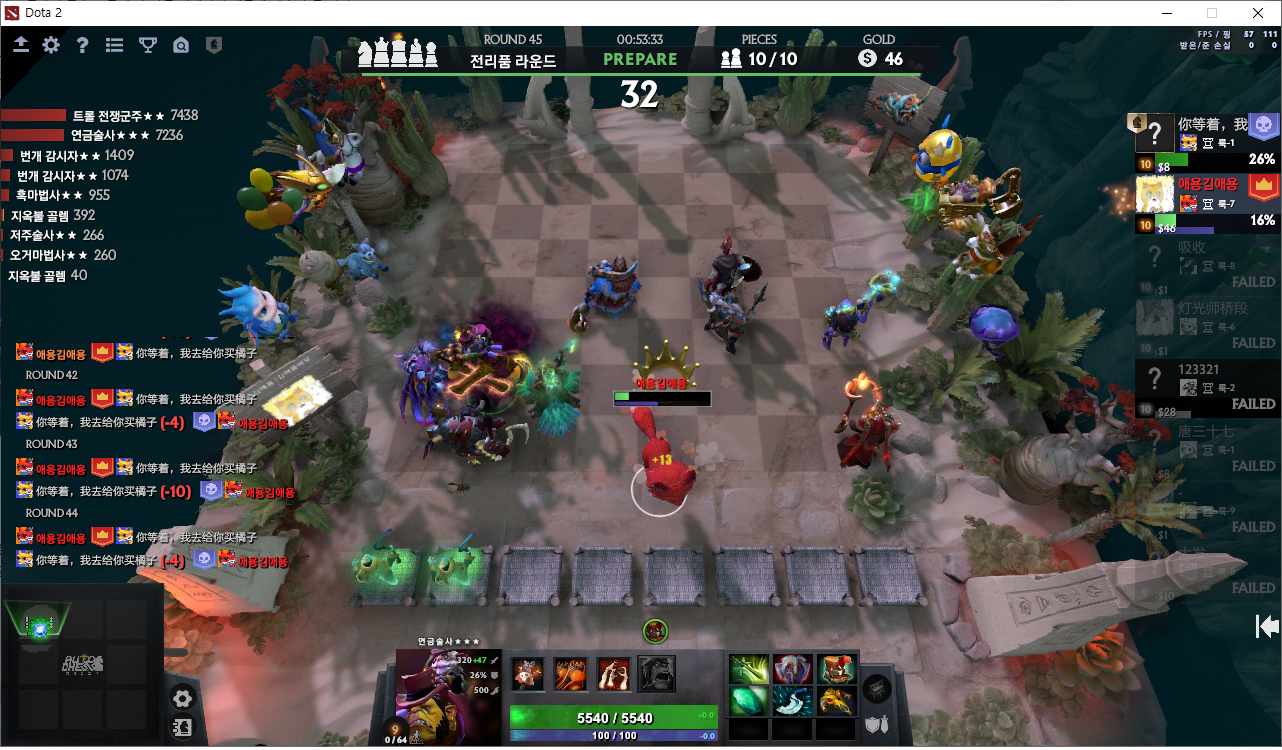This screenshot has height=750, width=1282.
Task: Open the trophy icon
Action: [148, 45]
